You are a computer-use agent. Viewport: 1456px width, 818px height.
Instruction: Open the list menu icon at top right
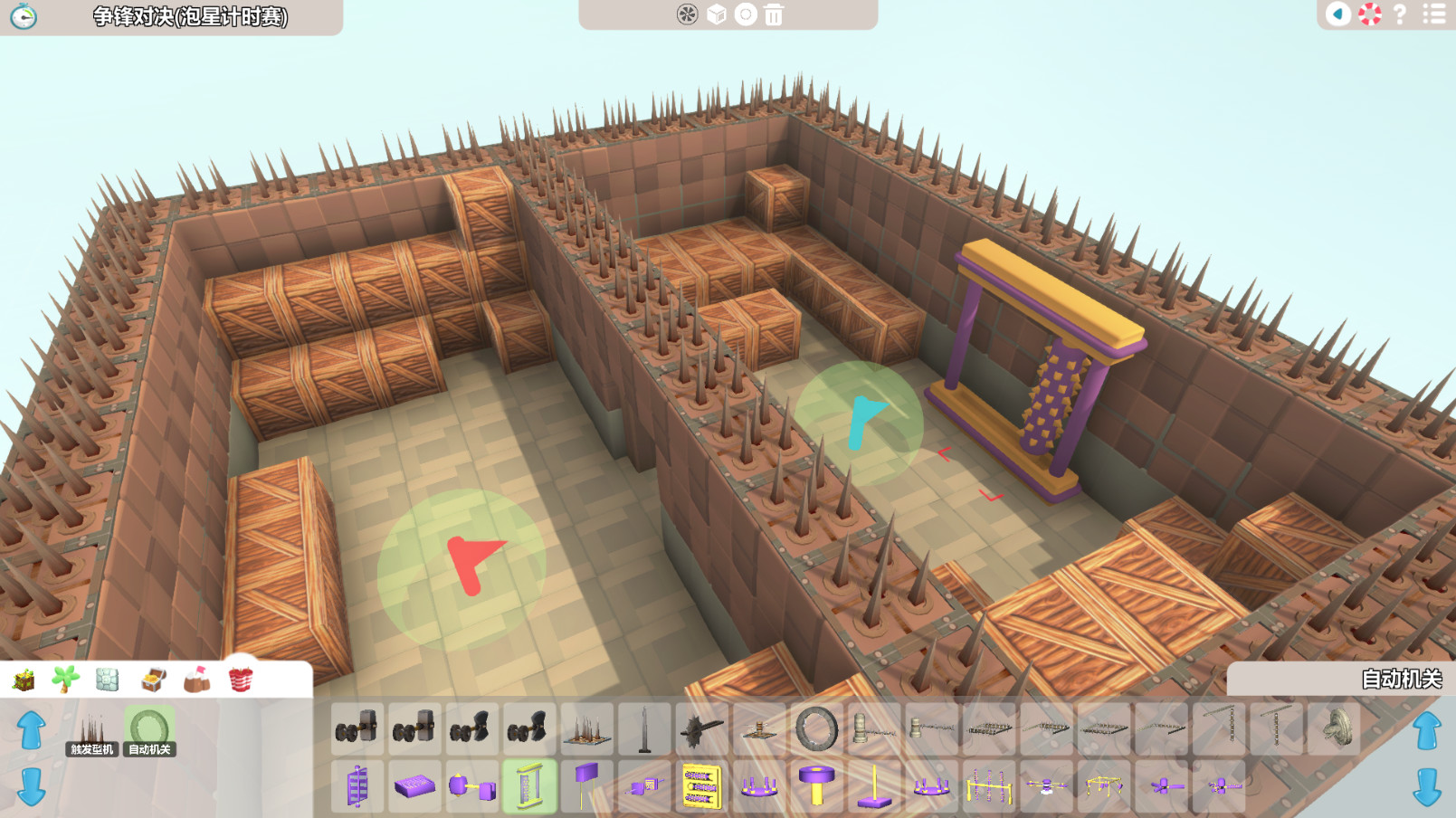click(1432, 15)
